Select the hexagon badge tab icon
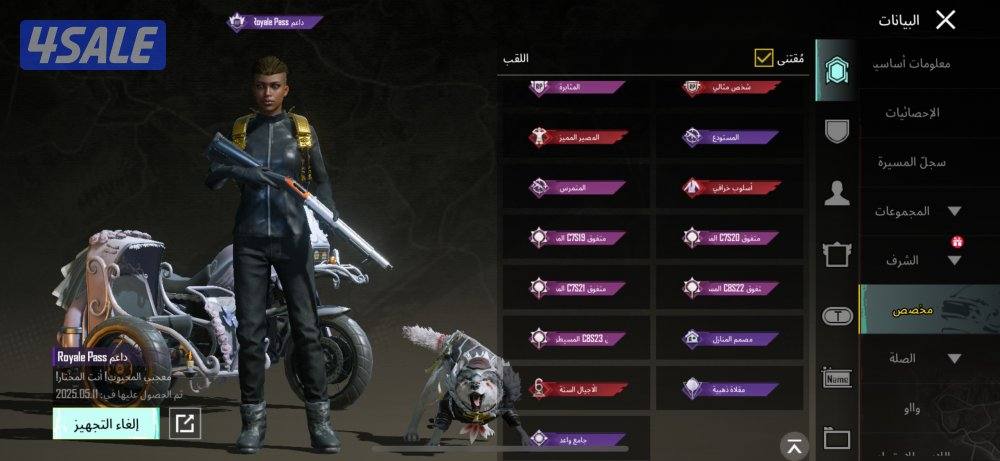 [x=836, y=70]
